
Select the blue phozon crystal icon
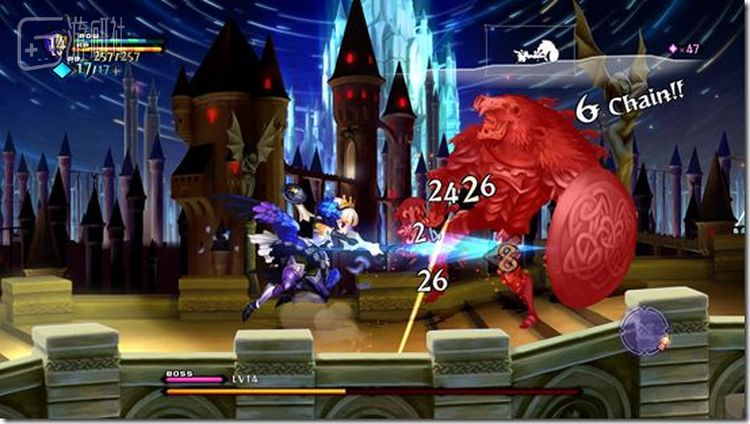(62, 70)
